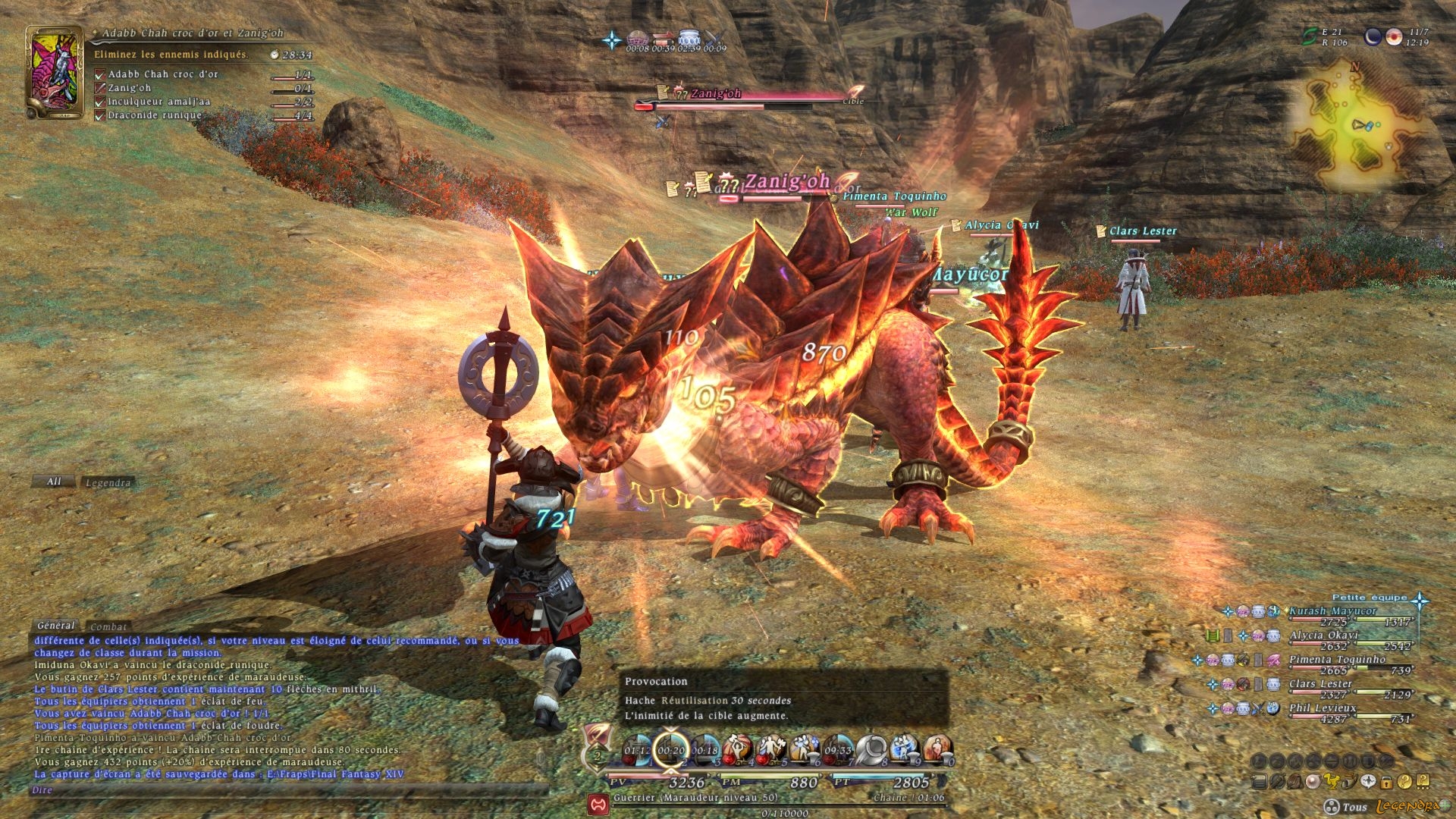The width and height of the screenshot is (1456, 819).
Task: Click the red Warrior job icon
Action: pos(598,802)
